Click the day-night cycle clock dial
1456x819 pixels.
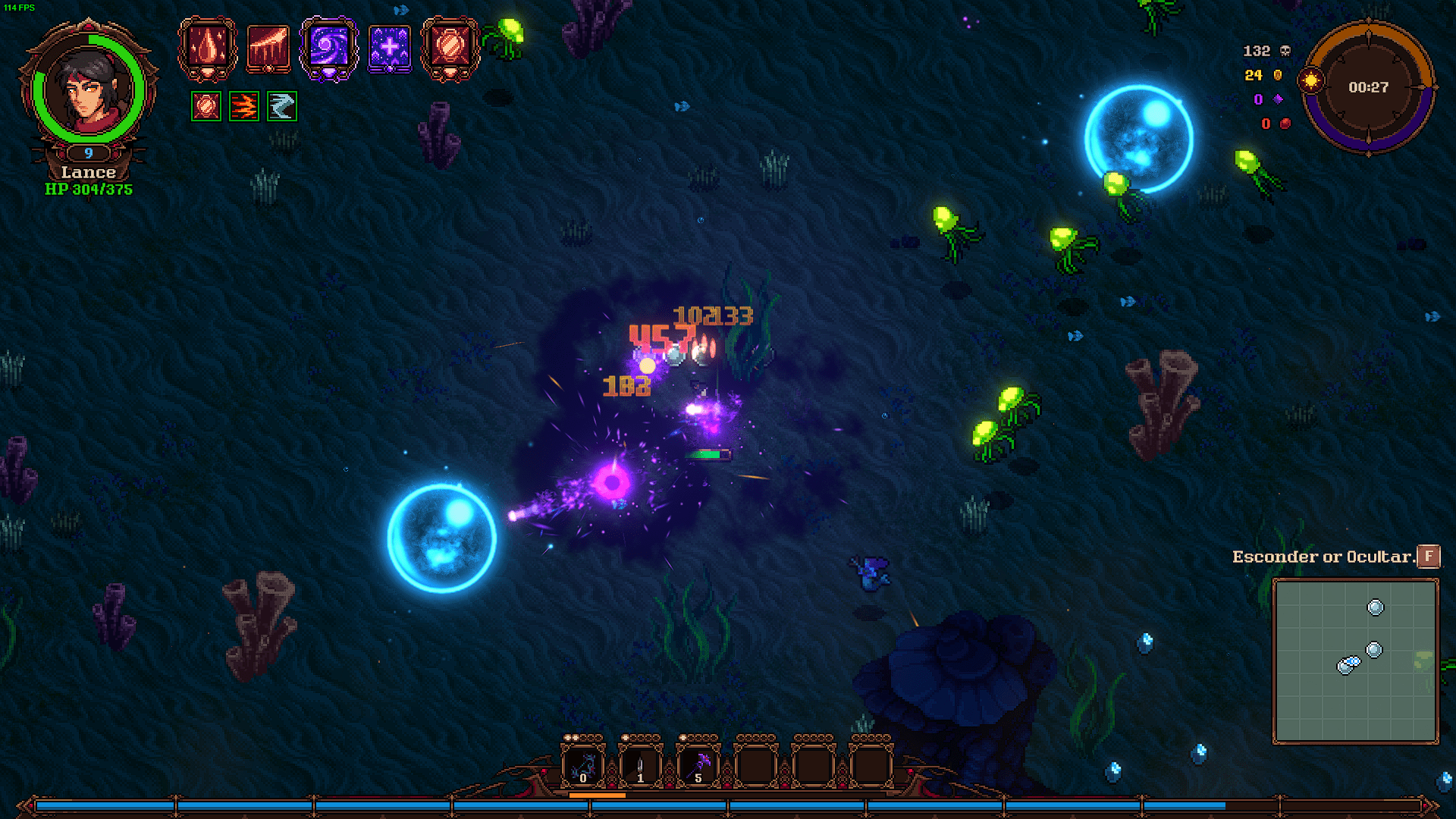pos(1368,87)
